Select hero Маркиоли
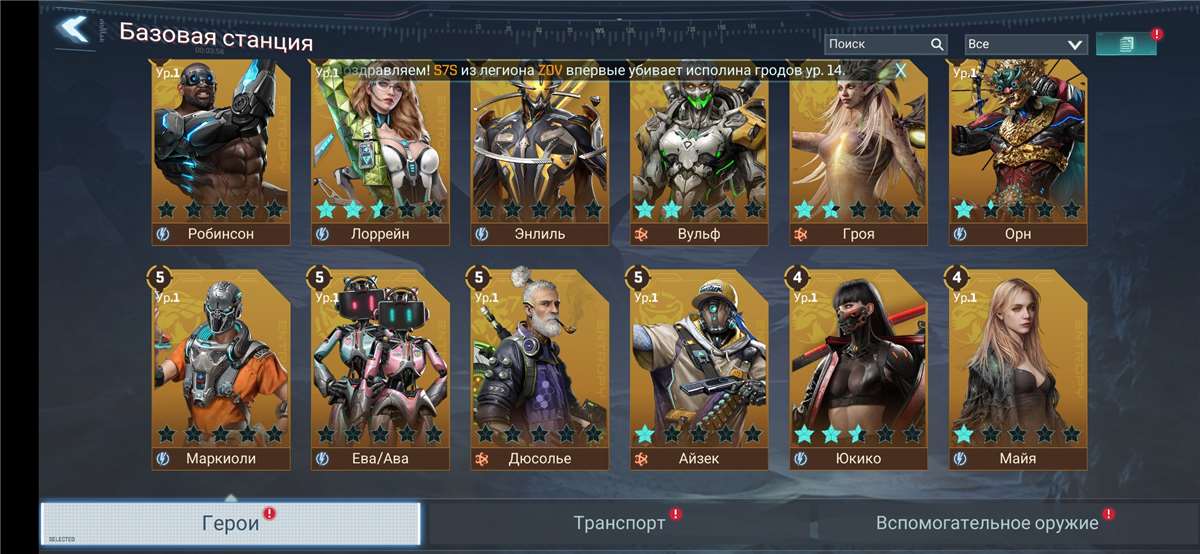The width and height of the screenshot is (1200, 554). tap(221, 370)
